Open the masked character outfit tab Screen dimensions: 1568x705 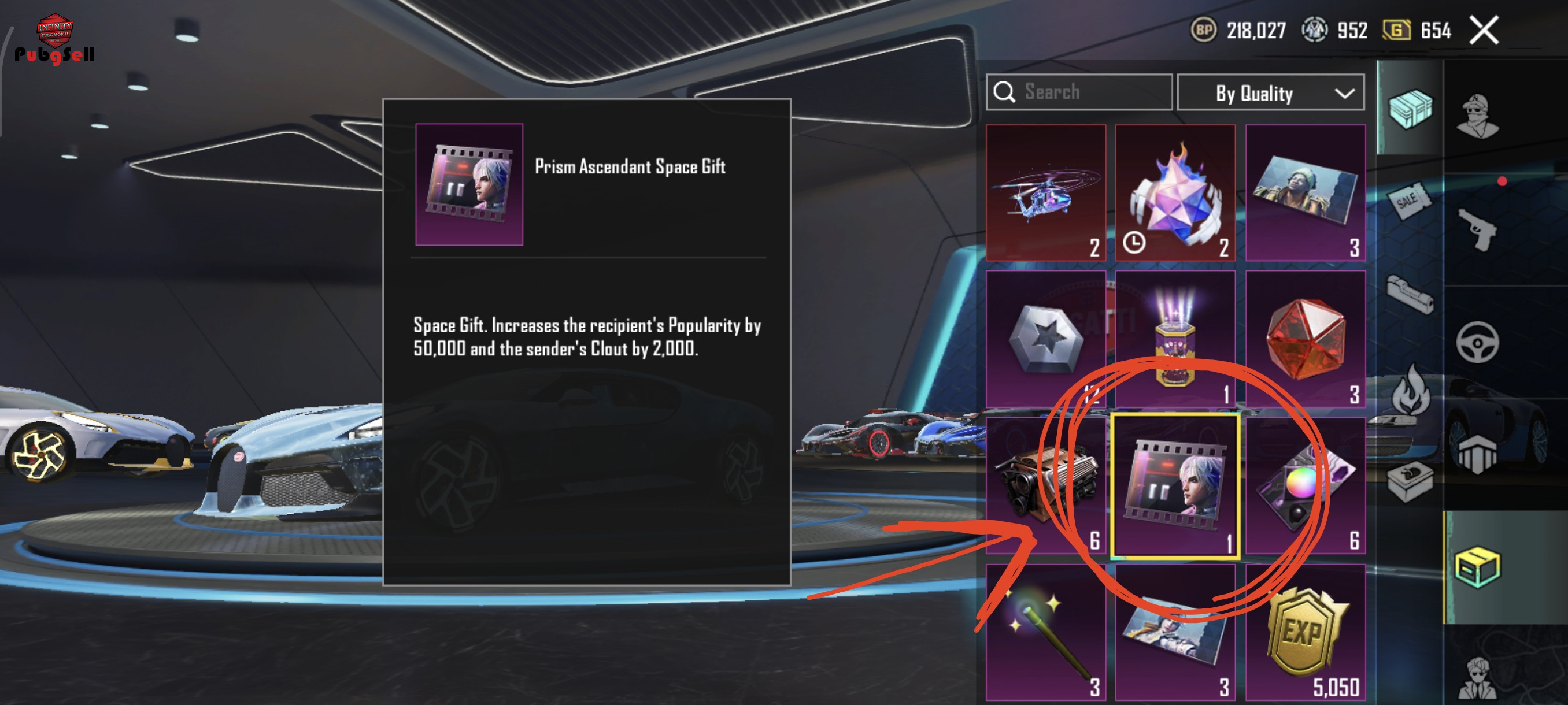[x=1478, y=116]
